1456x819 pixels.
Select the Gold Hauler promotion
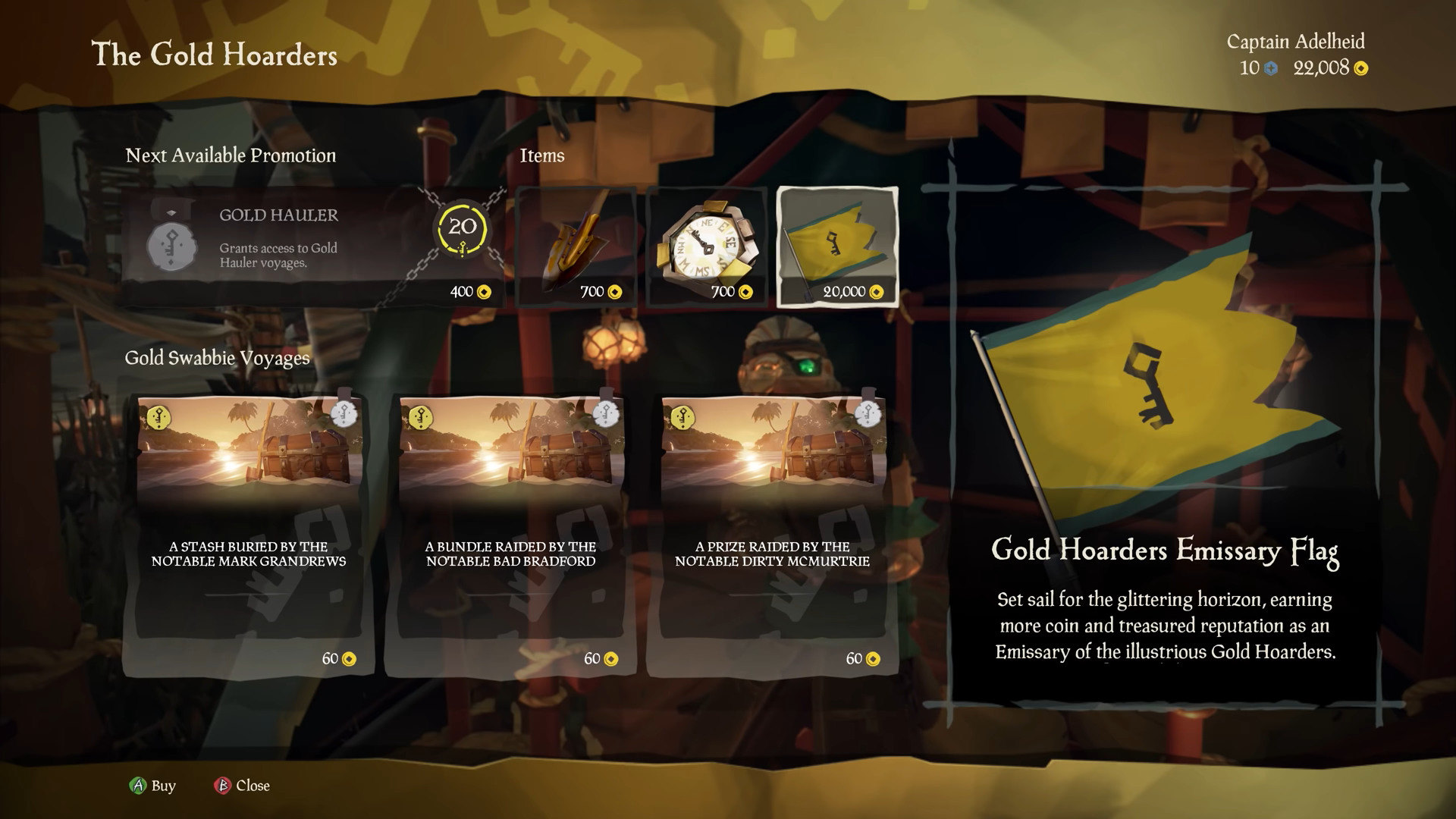[x=312, y=246]
